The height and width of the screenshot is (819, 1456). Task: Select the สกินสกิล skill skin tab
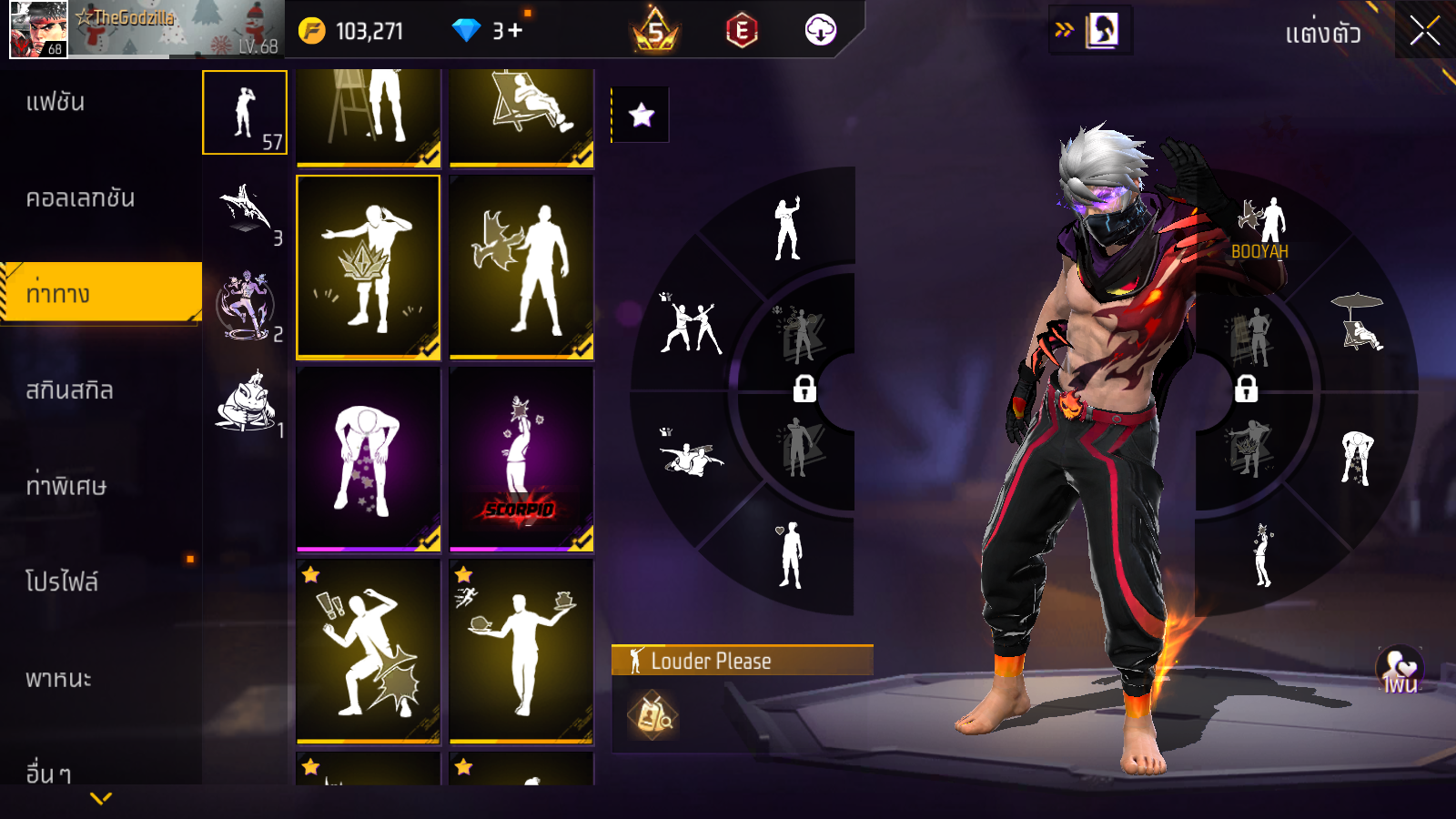click(69, 390)
